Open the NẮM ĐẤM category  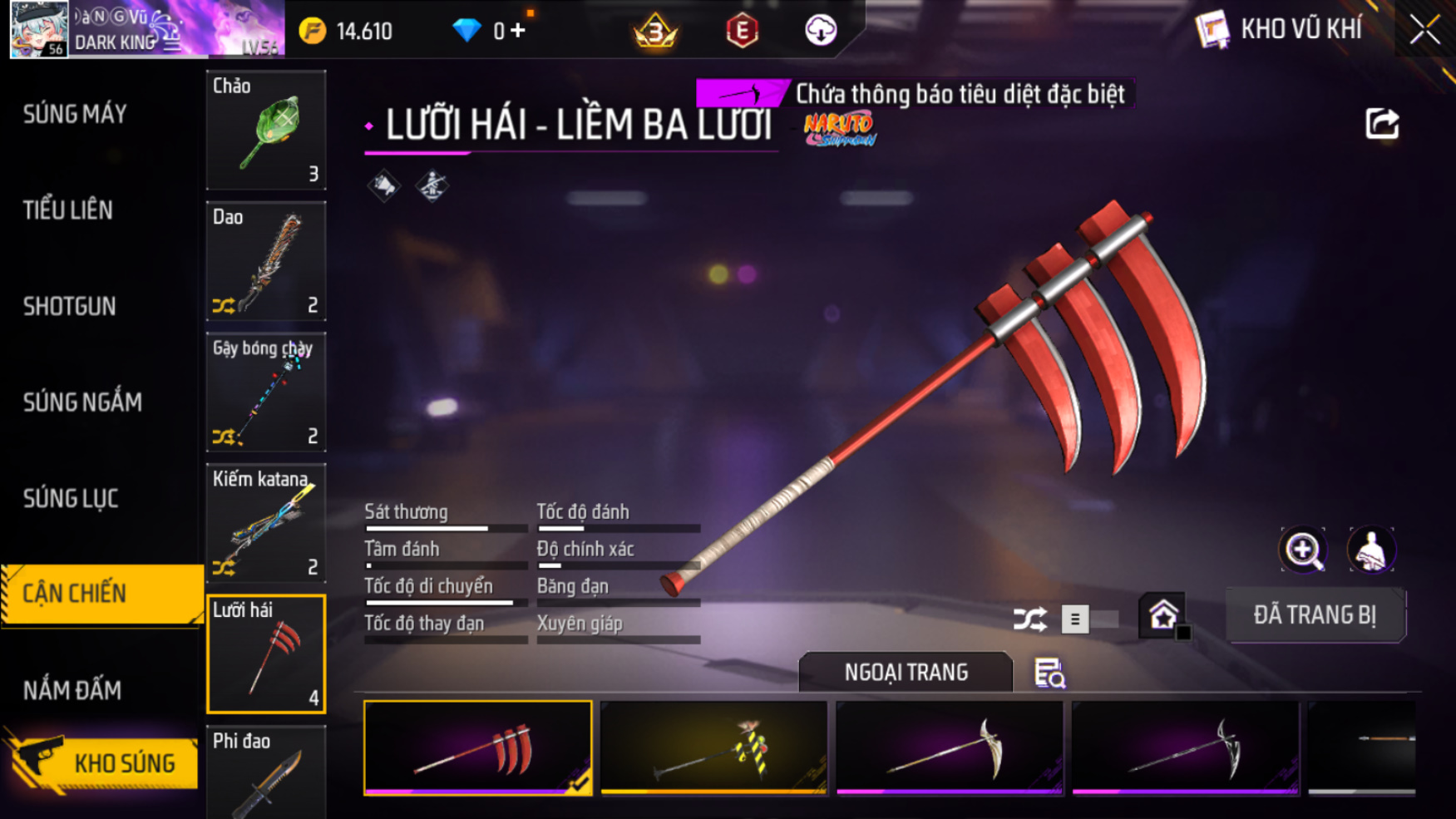(x=72, y=690)
